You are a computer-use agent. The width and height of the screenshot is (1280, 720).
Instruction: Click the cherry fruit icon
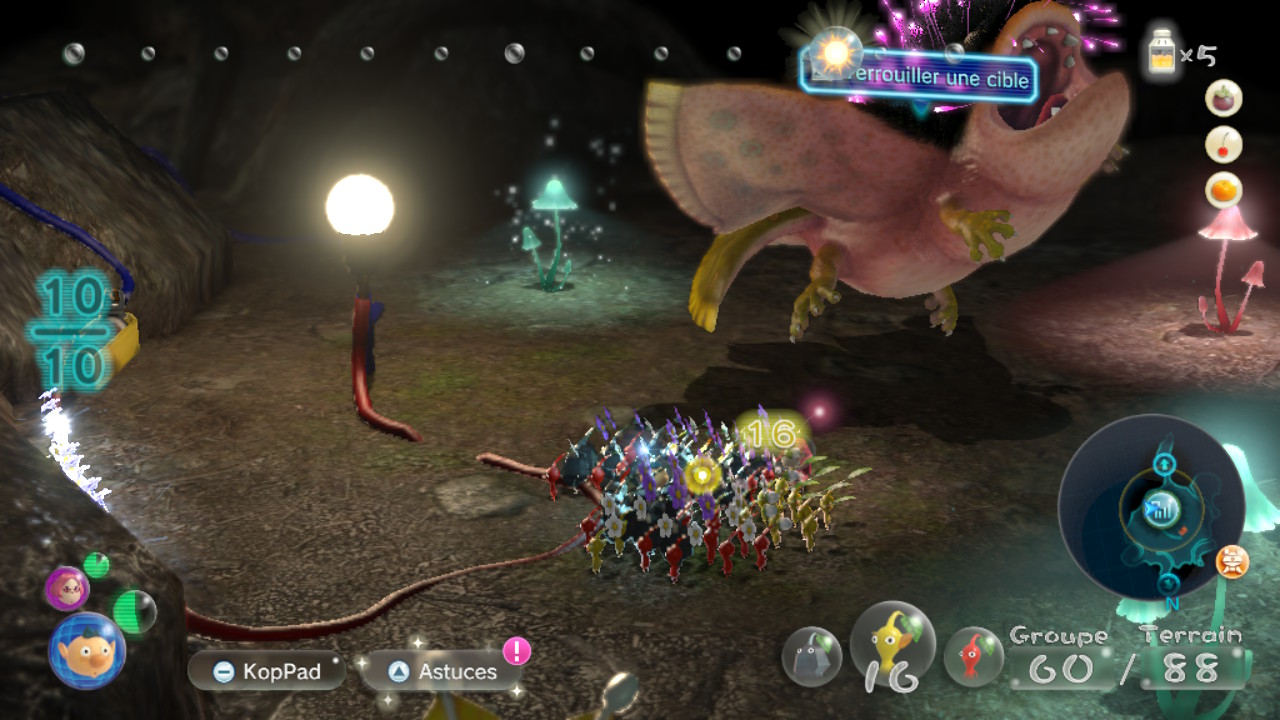click(x=1224, y=145)
